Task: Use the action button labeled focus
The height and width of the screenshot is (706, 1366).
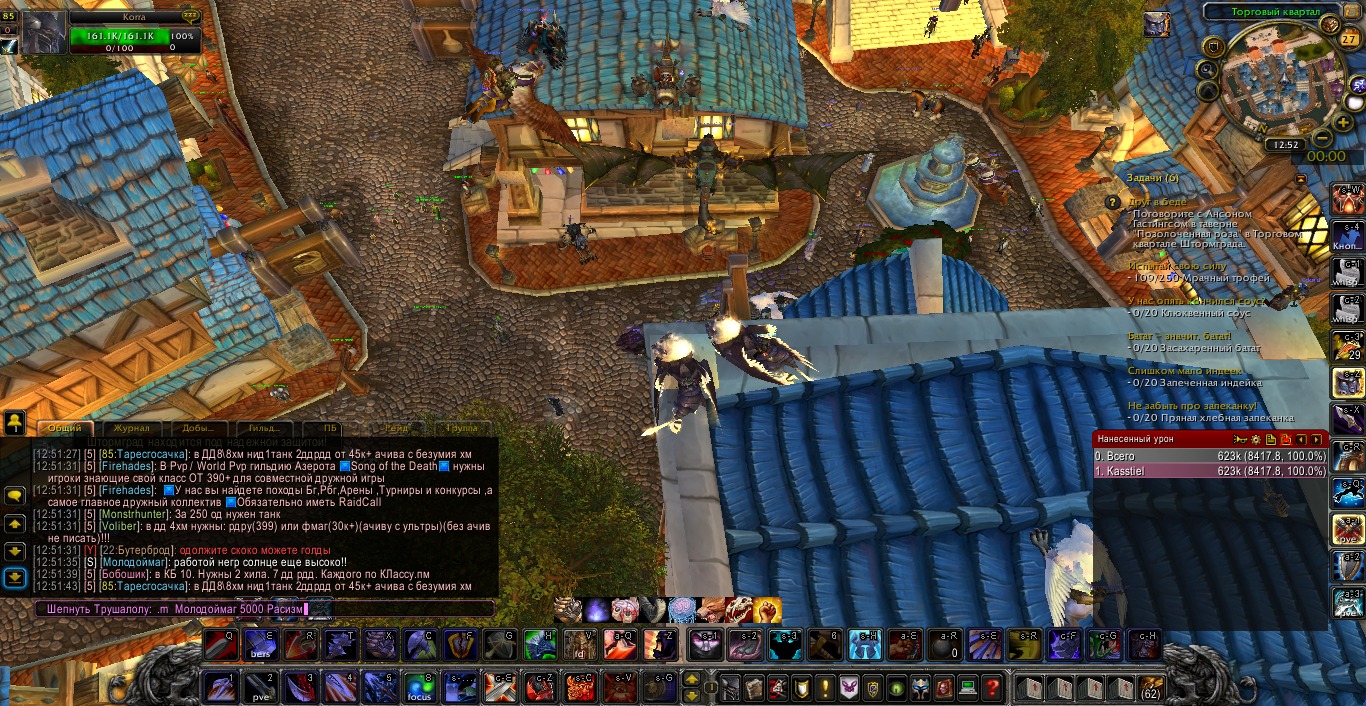Action: (419, 688)
